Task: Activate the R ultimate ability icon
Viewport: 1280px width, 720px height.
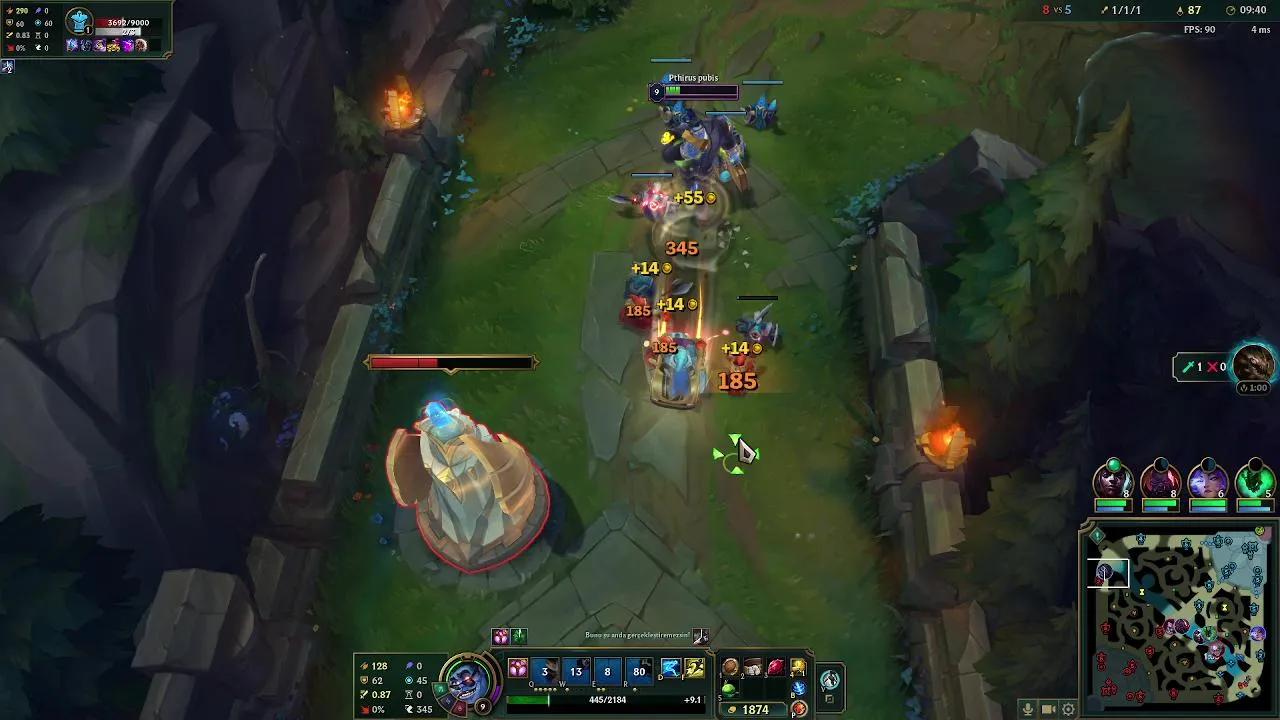Action: (640, 672)
